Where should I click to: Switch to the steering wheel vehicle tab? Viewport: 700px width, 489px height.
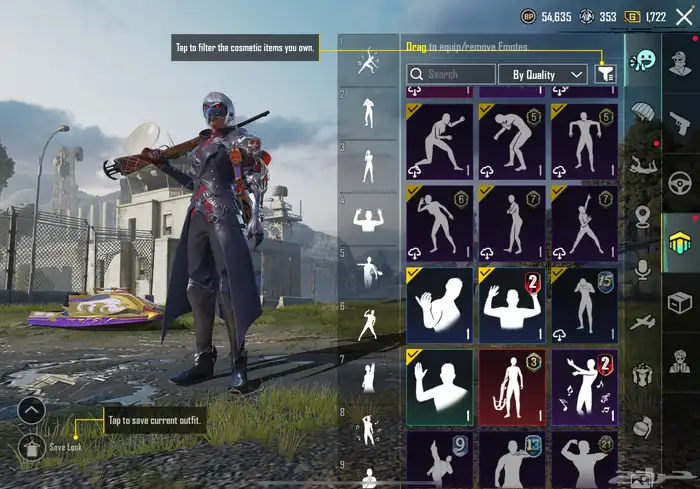(x=681, y=184)
